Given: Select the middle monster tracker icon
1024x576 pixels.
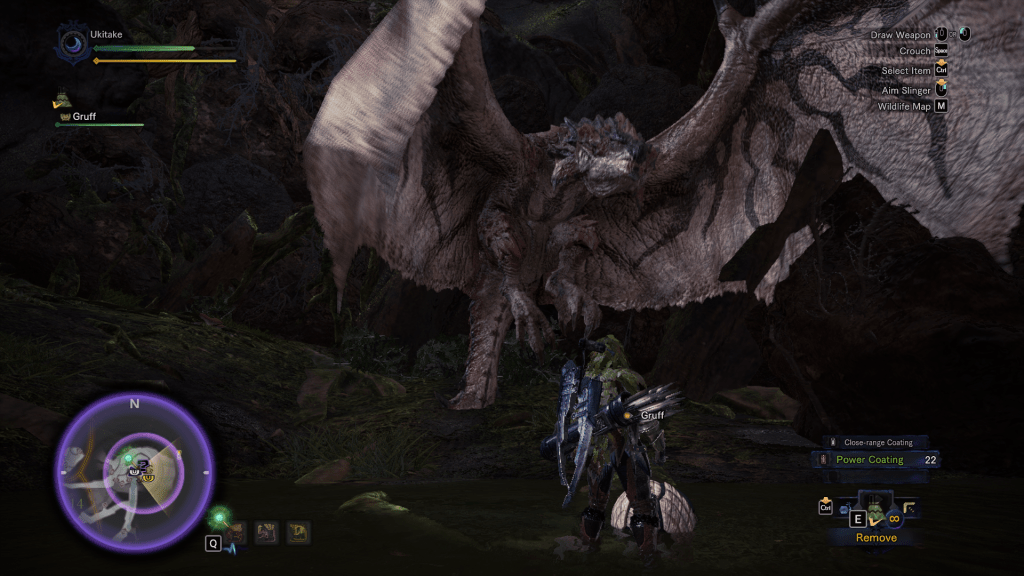Looking at the screenshot, I should tap(266, 533).
